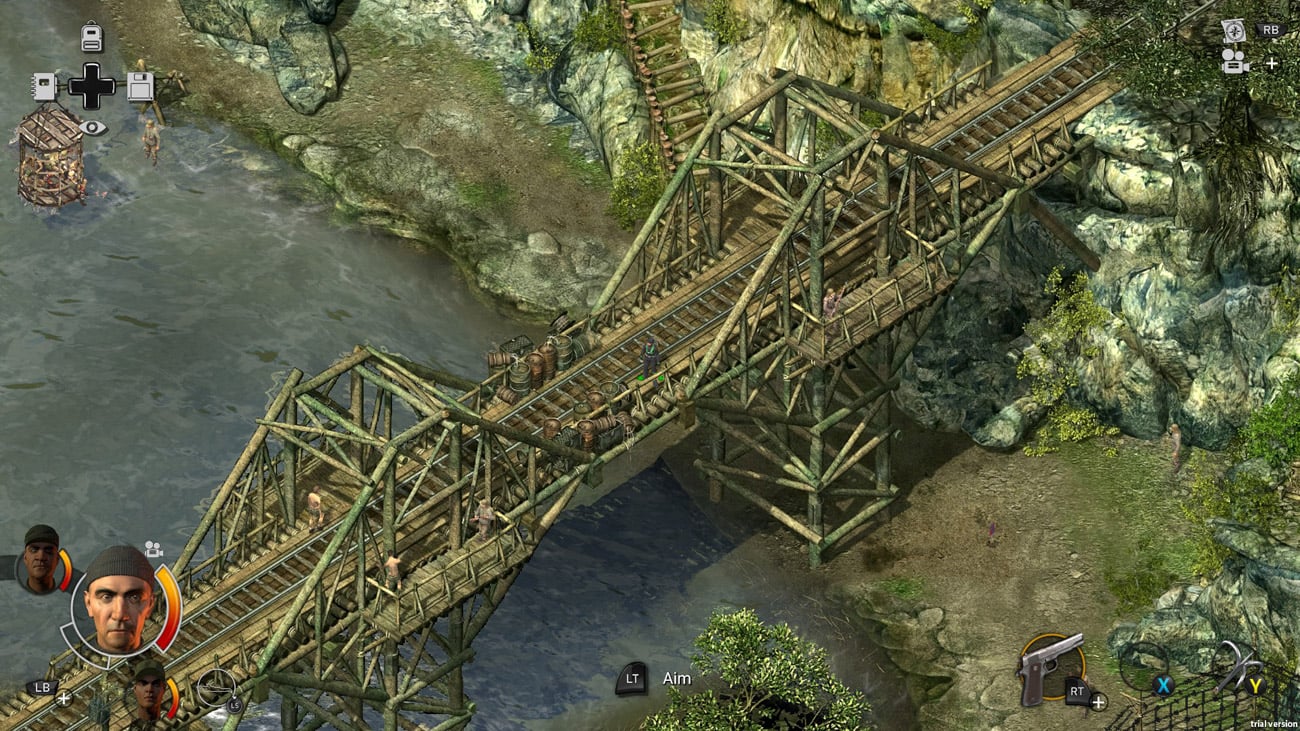The height and width of the screenshot is (731, 1300).
Task: Toggle the eye overlay below the D-pad
Action: point(94,126)
